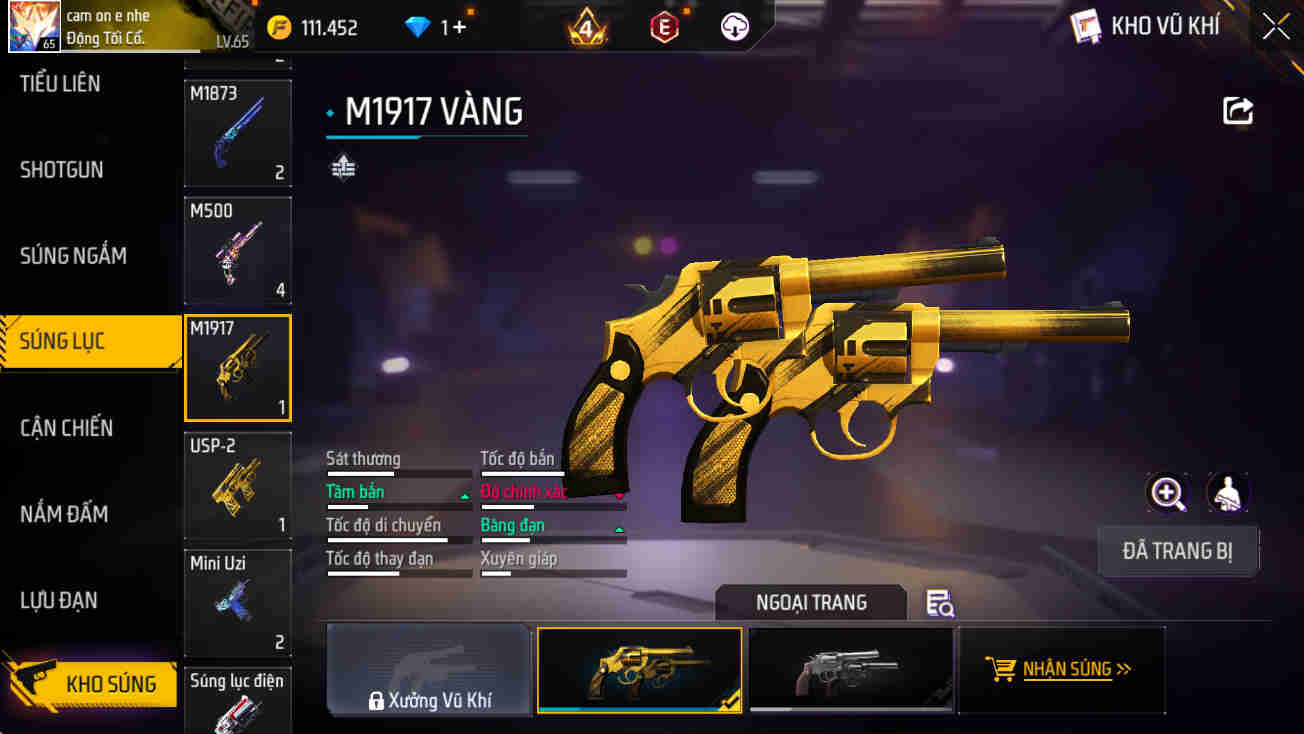Open the weapon attribute badge below M1917 VÀNG
Image resolution: width=1304 pixels, height=734 pixels.
pyautogui.click(x=344, y=166)
